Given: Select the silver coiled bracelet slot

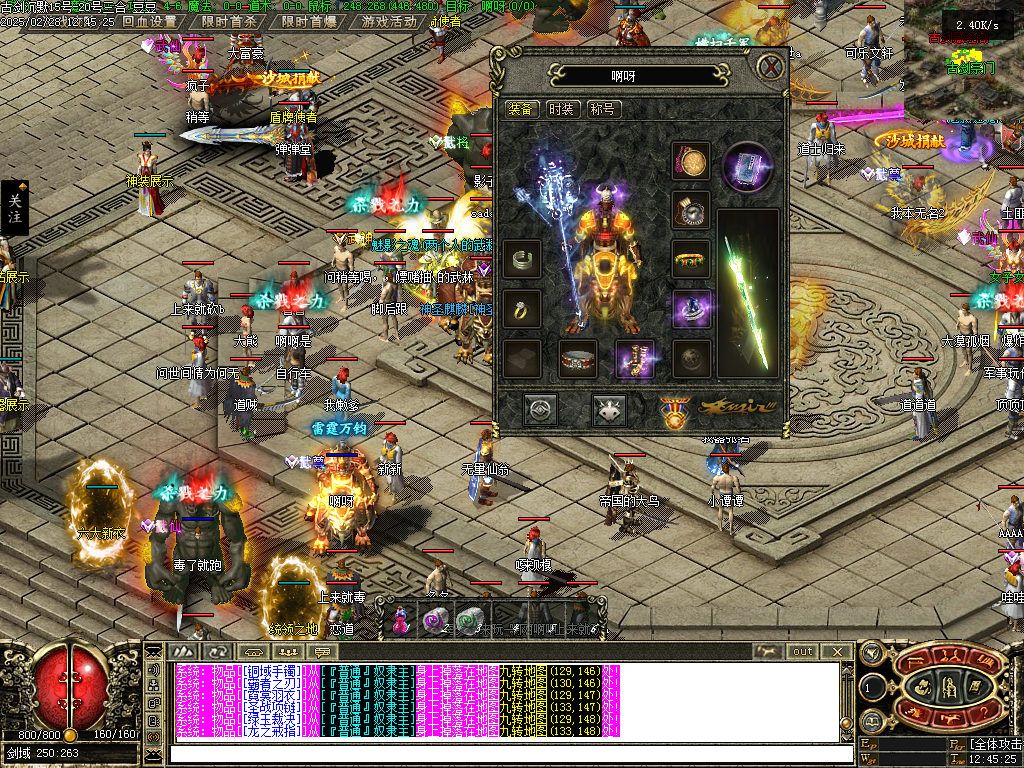Looking at the screenshot, I should click(522, 260).
